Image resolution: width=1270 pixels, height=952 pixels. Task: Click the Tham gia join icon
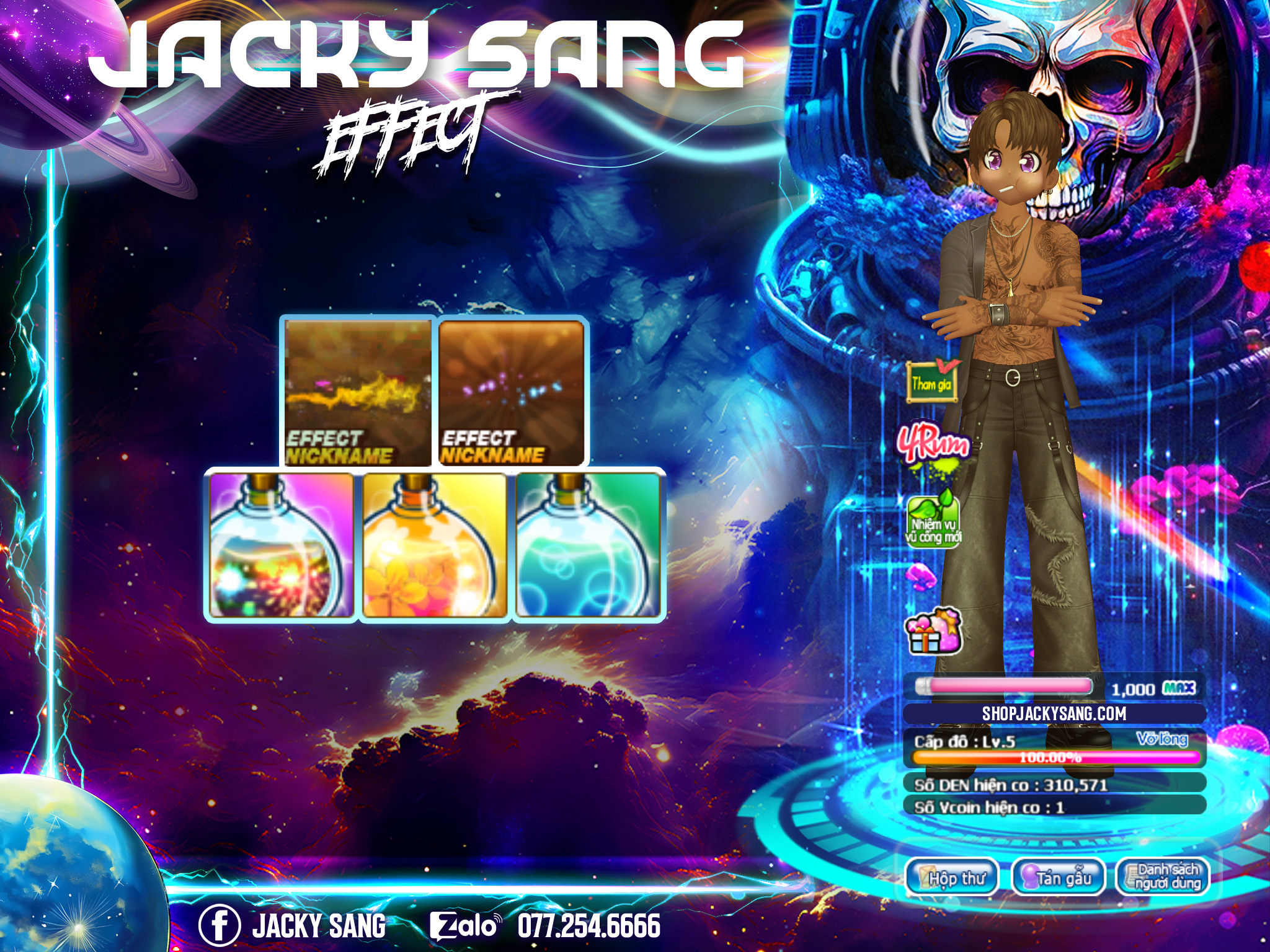click(931, 382)
